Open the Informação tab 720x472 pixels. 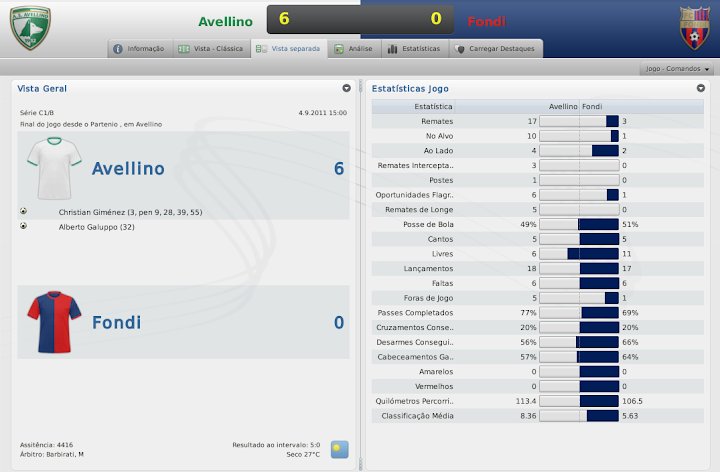click(x=138, y=48)
